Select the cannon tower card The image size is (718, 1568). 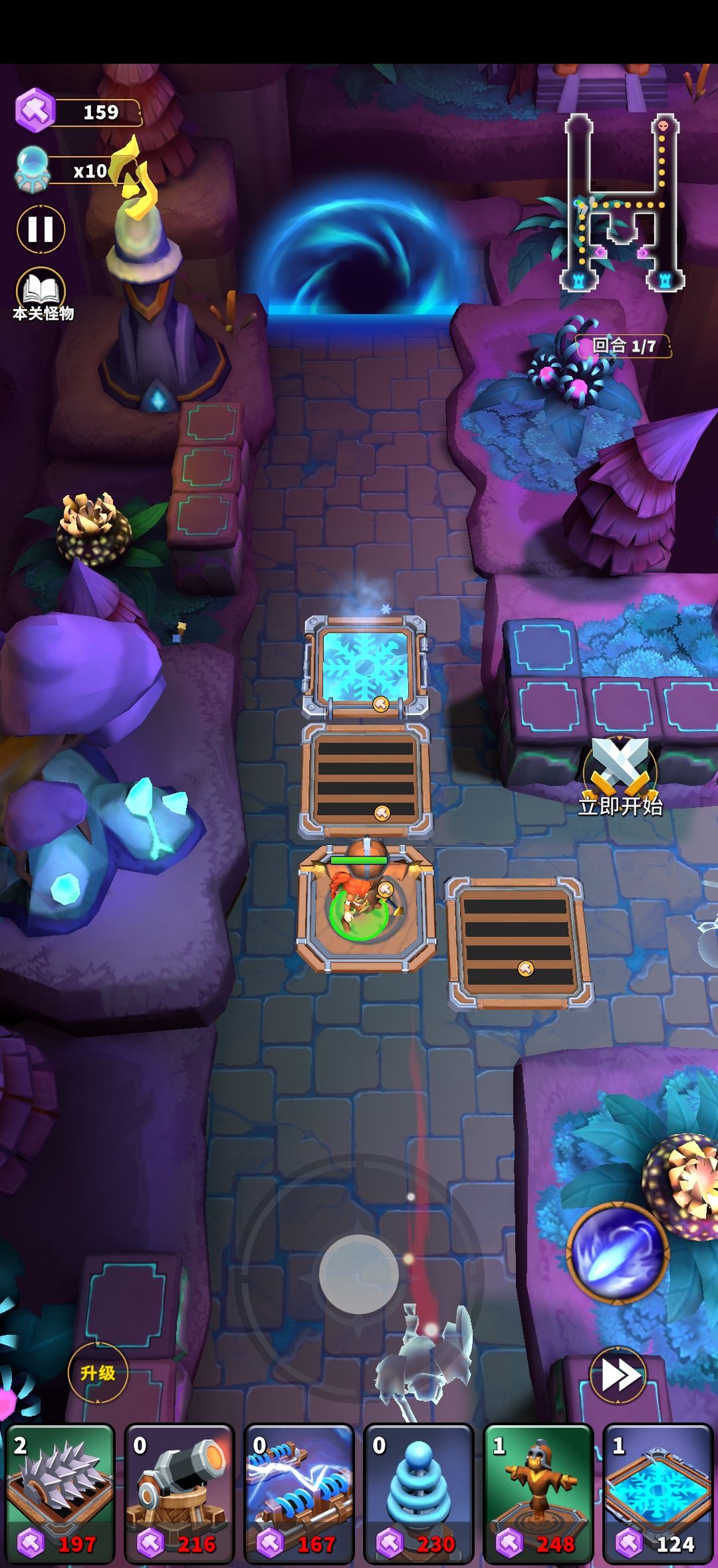point(179,1492)
